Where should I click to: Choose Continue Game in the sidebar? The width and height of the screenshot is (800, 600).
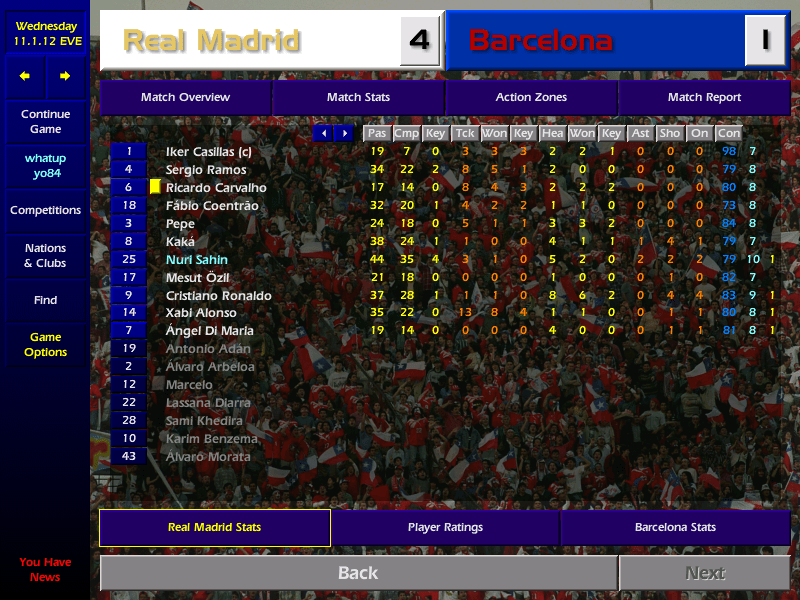(45, 122)
